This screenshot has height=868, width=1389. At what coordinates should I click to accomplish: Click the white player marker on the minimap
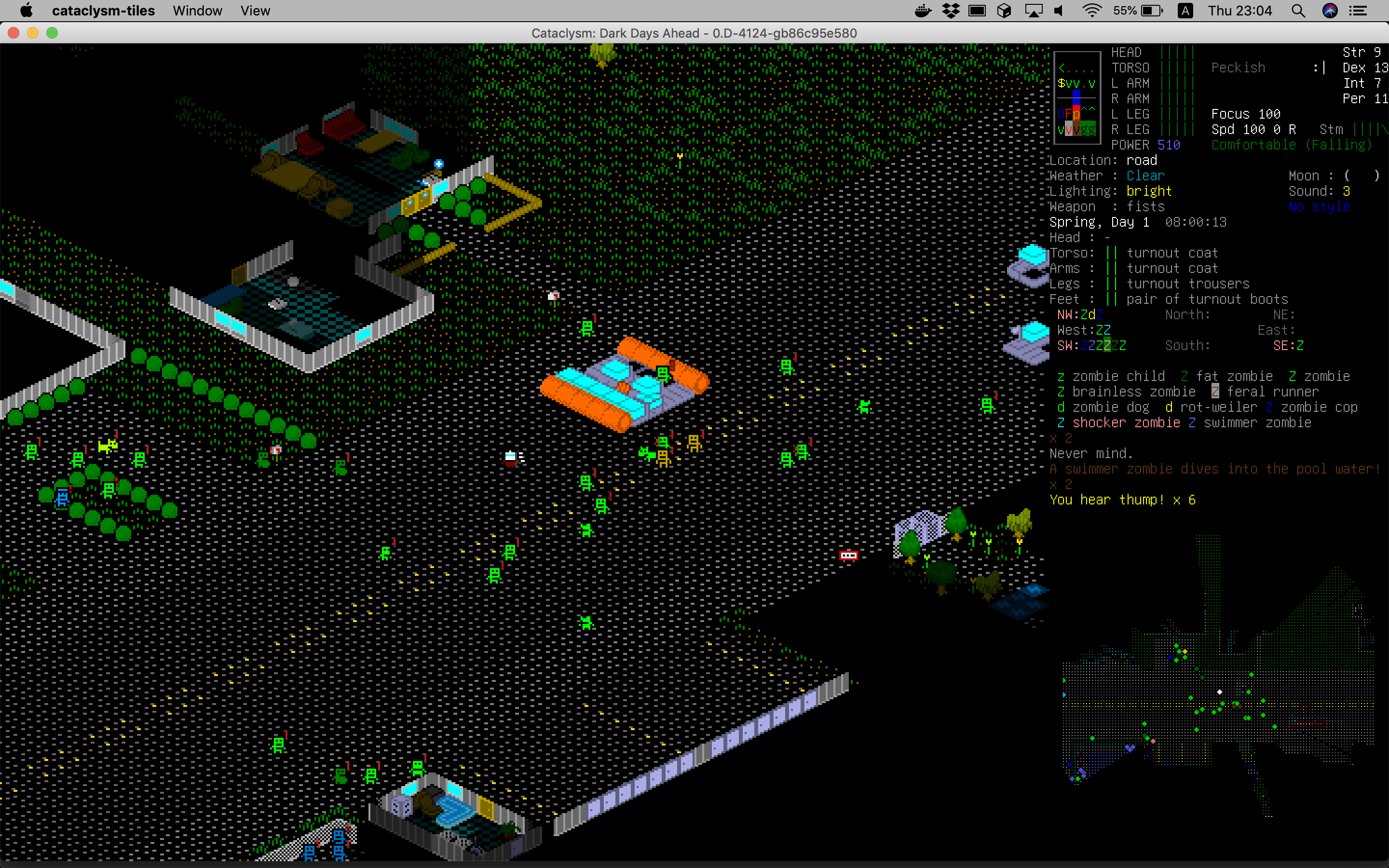1219,692
